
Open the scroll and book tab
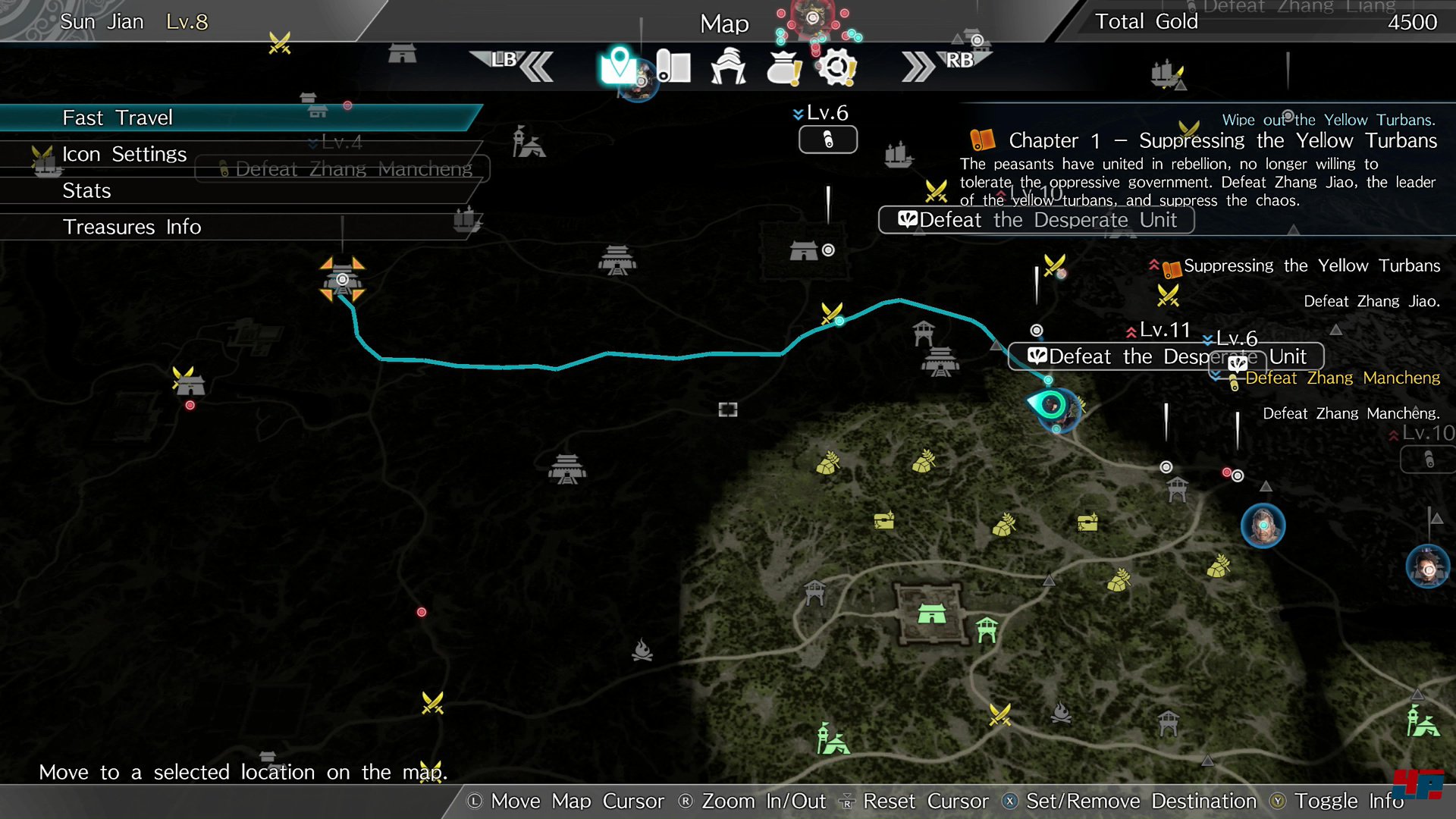(673, 67)
